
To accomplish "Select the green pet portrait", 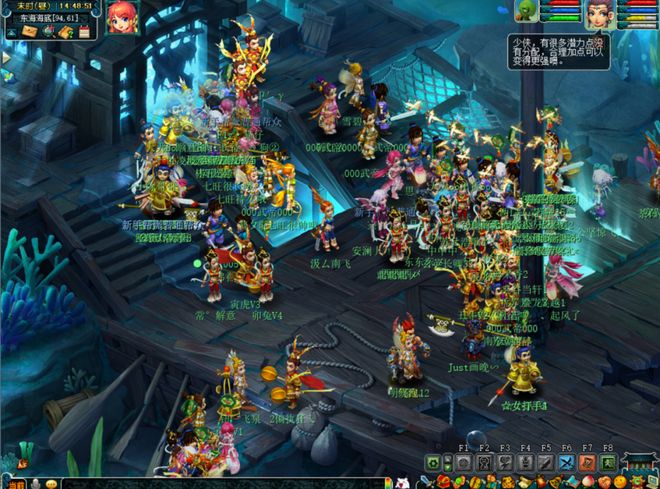I will coord(526,11).
